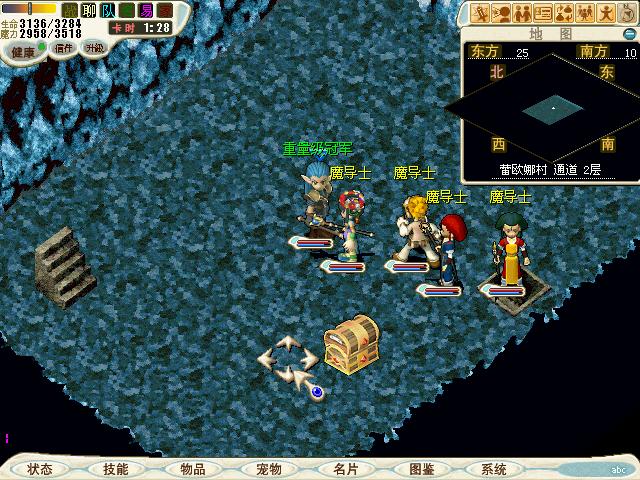Open the 宠物 (Pets) menu
640x480 pixels.
coord(268,469)
